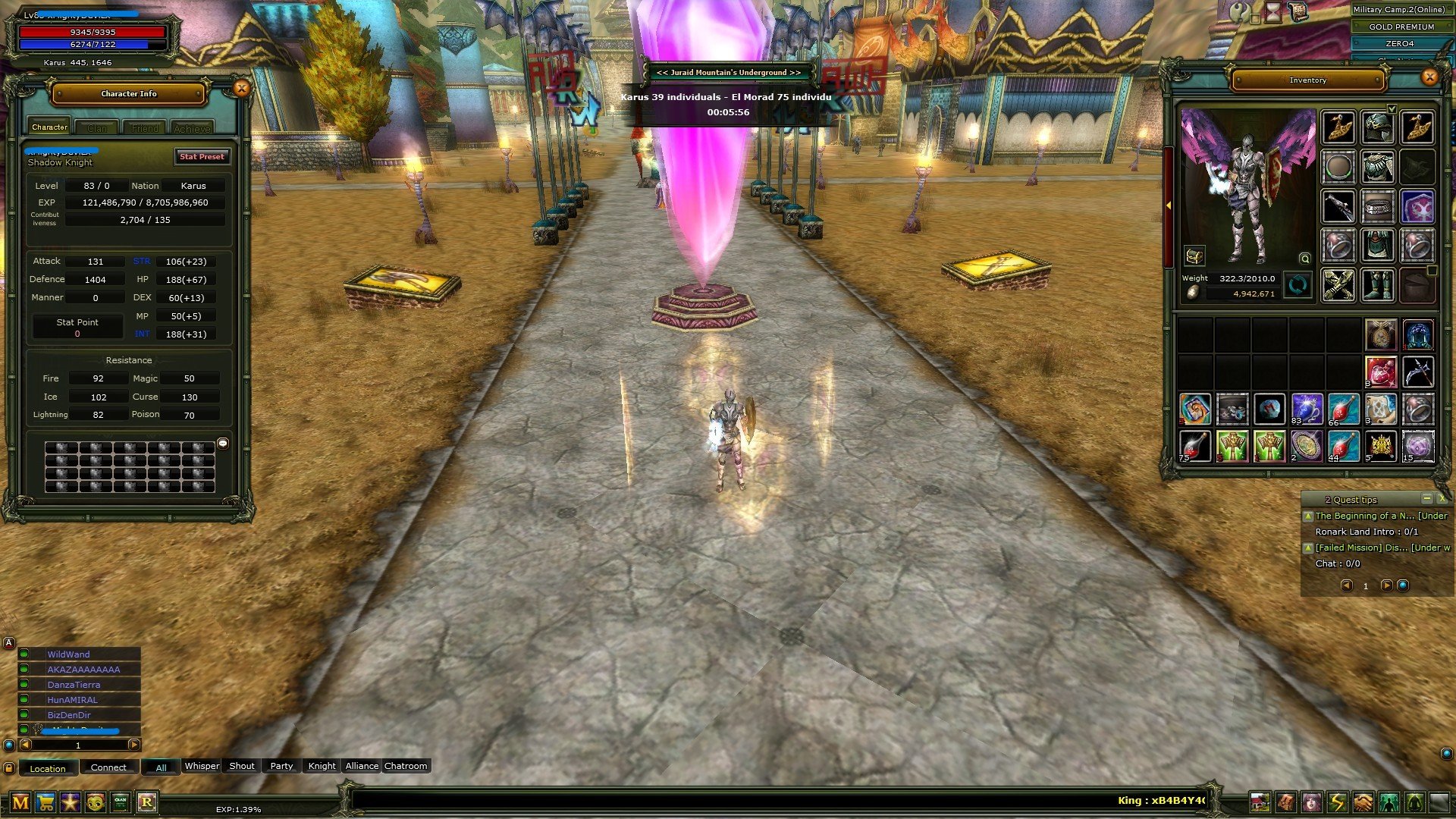
Task: Click the gold R premium icon
Action: (x=147, y=802)
